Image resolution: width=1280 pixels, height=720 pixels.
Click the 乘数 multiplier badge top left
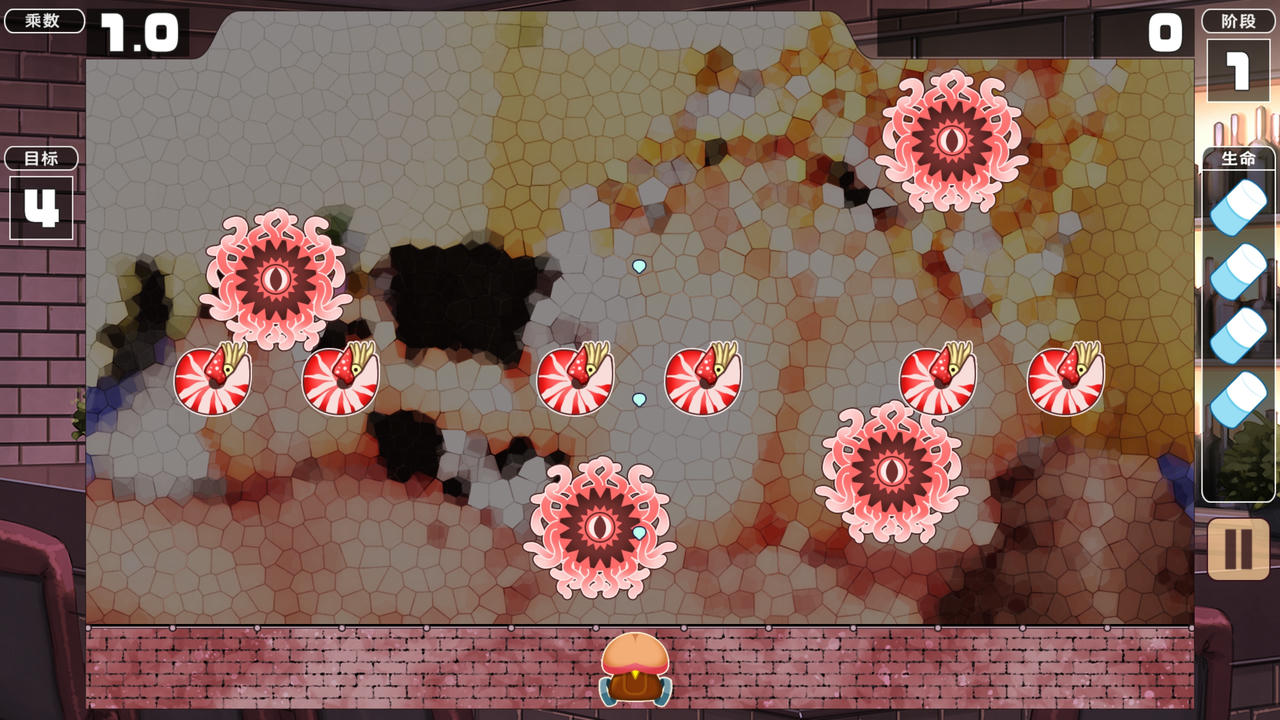point(42,20)
